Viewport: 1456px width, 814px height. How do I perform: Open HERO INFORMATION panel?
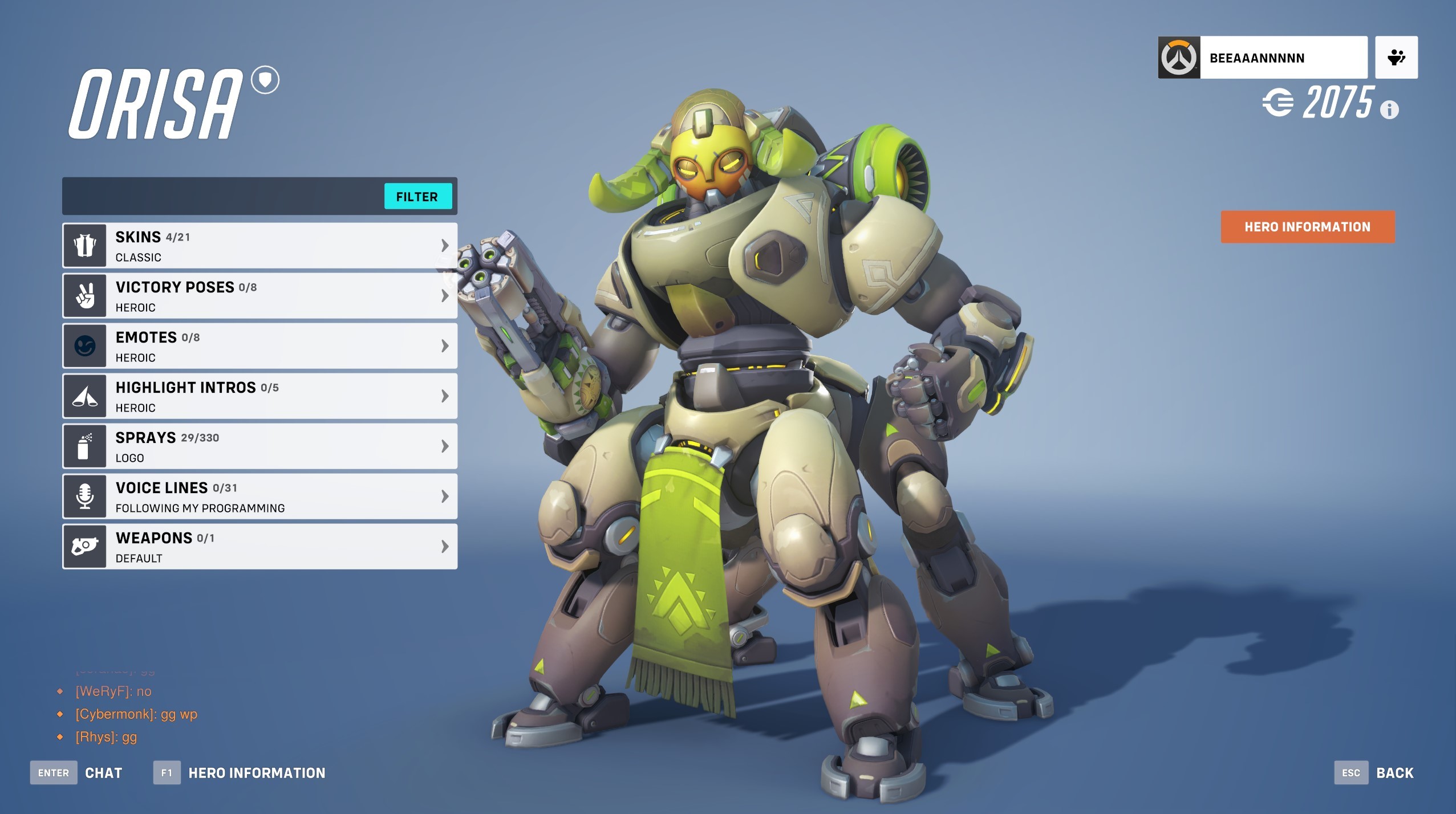click(x=1307, y=227)
